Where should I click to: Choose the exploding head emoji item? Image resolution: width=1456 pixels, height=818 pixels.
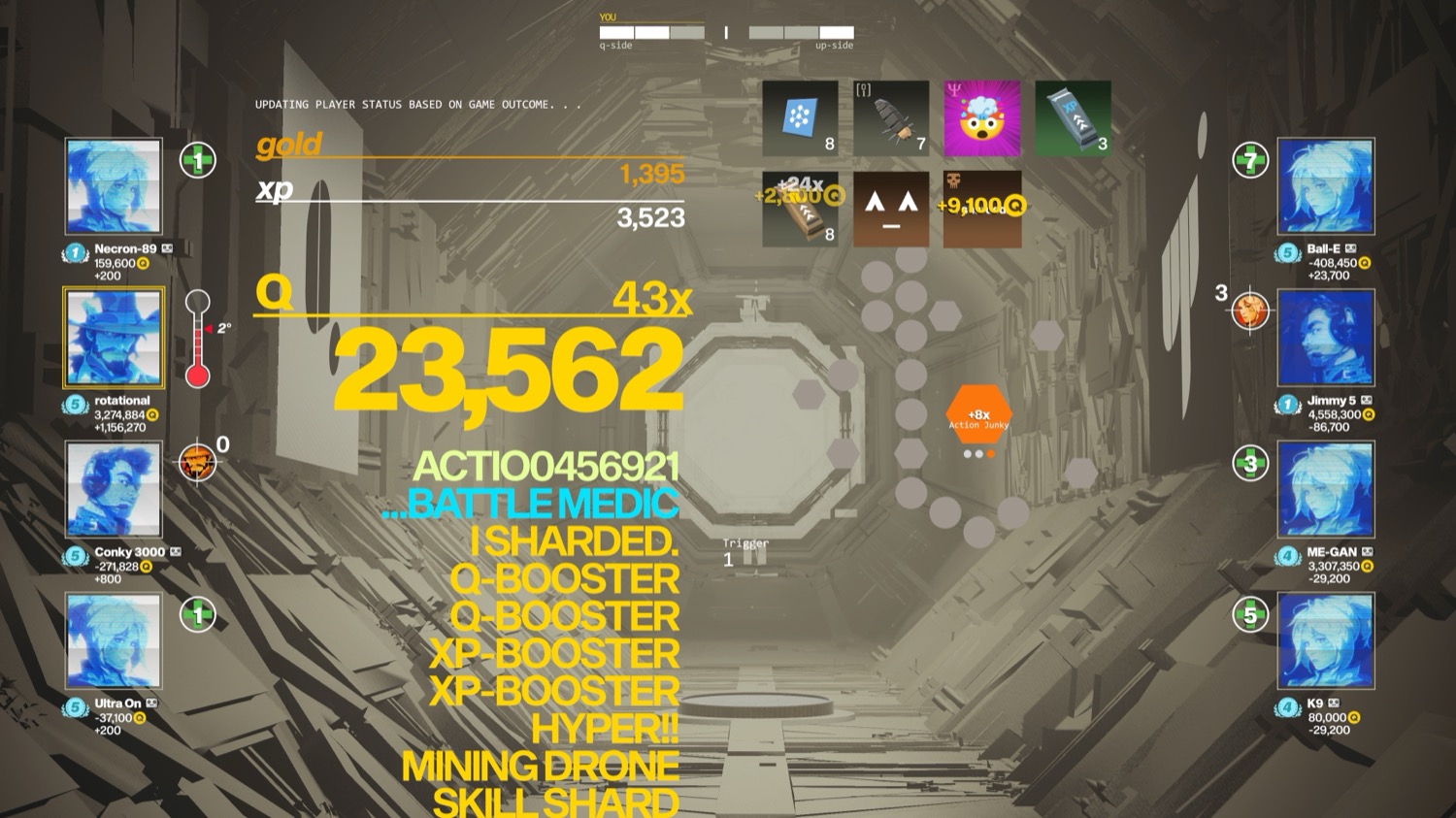[981, 118]
